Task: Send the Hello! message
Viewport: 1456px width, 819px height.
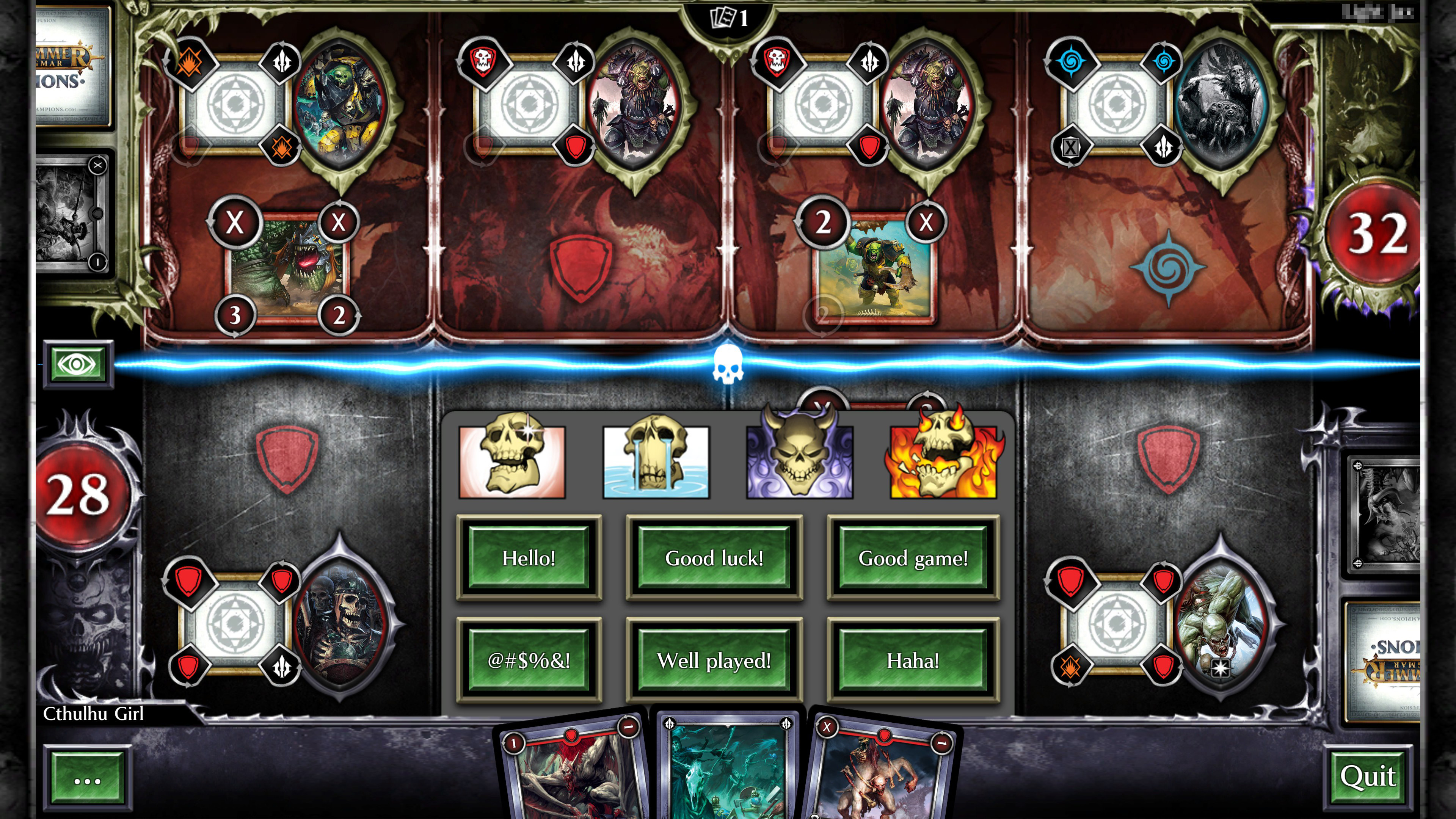Action: (x=529, y=558)
